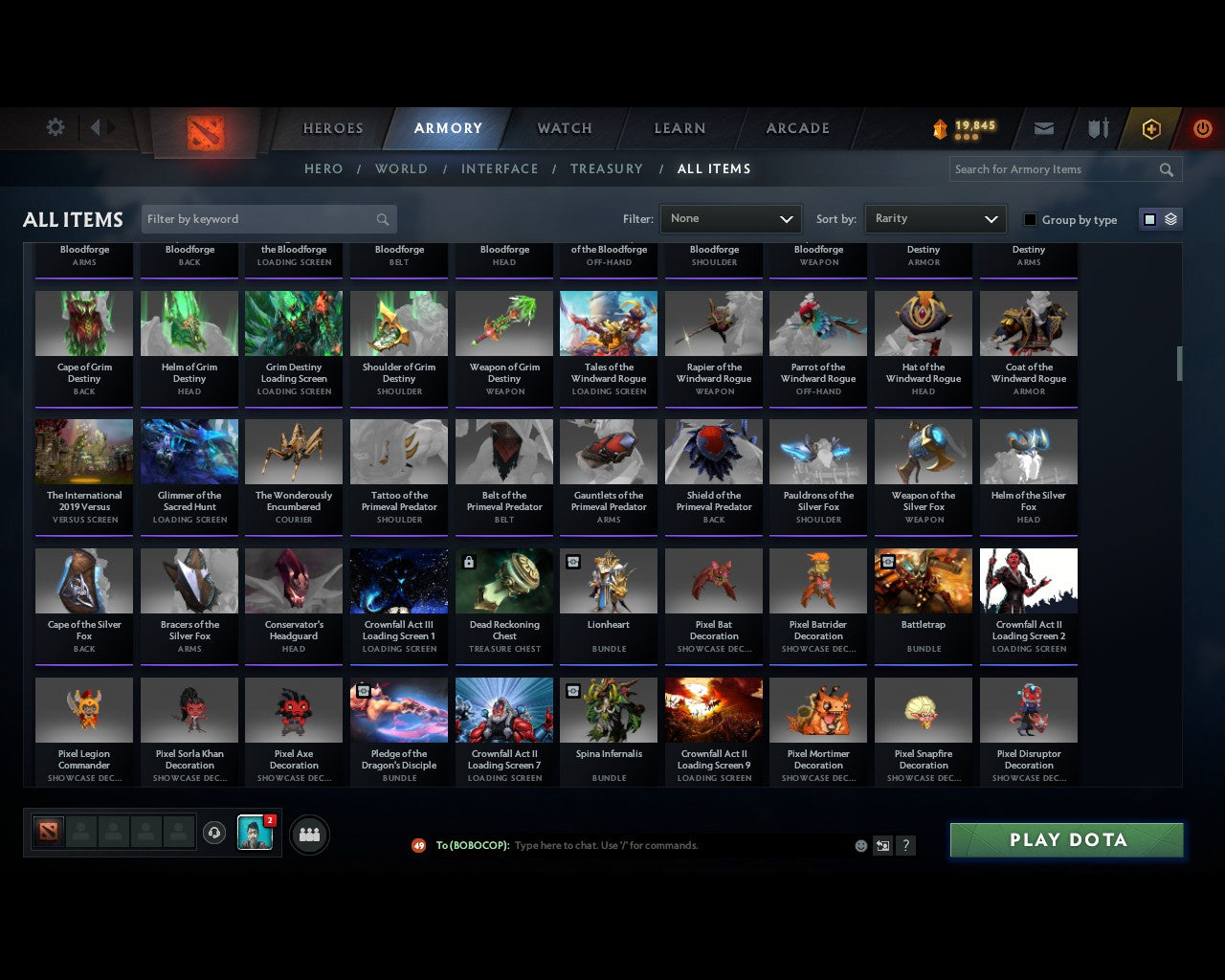The height and width of the screenshot is (980, 1225).
Task: Click the power button to exit
Action: click(x=1202, y=127)
